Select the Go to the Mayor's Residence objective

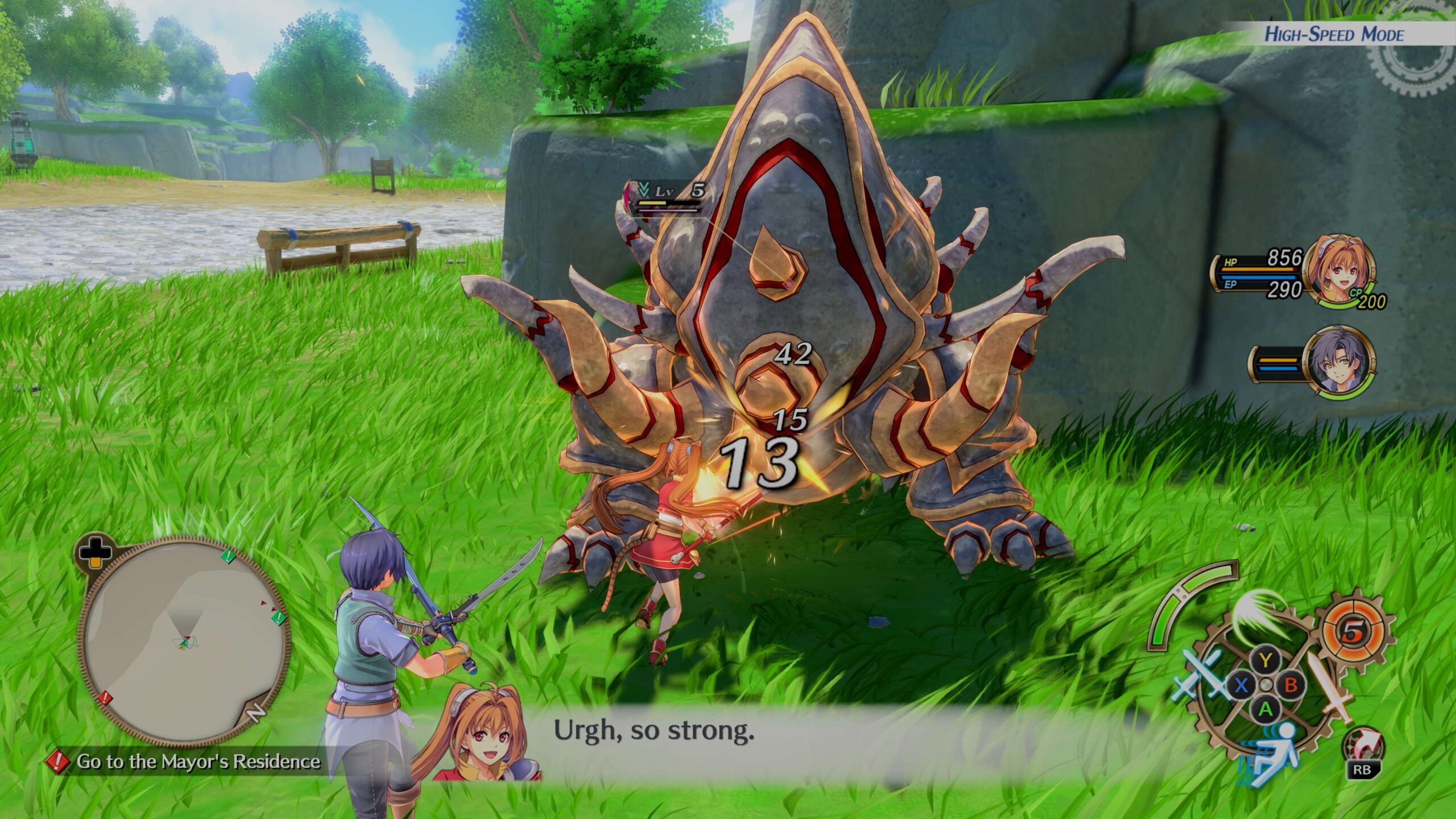[x=197, y=761]
